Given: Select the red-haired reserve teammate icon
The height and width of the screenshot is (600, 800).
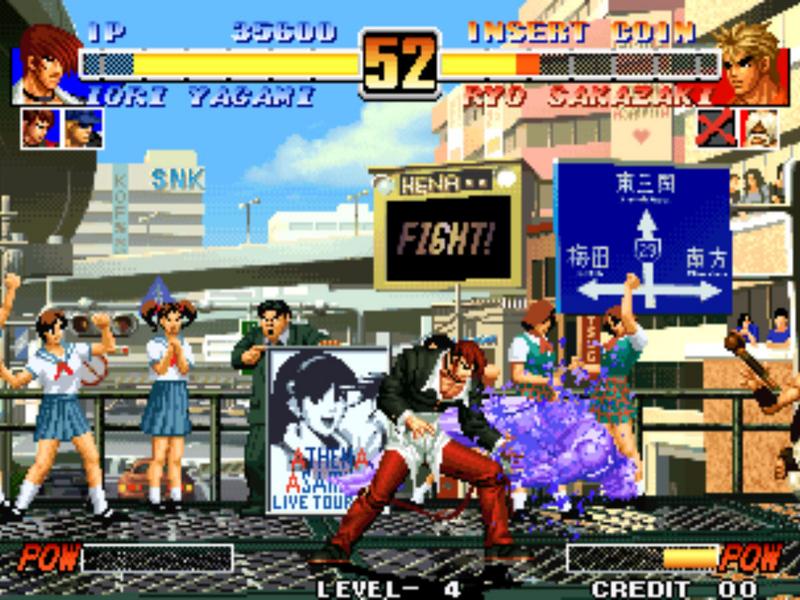Looking at the screenshot, I should 38,128.
